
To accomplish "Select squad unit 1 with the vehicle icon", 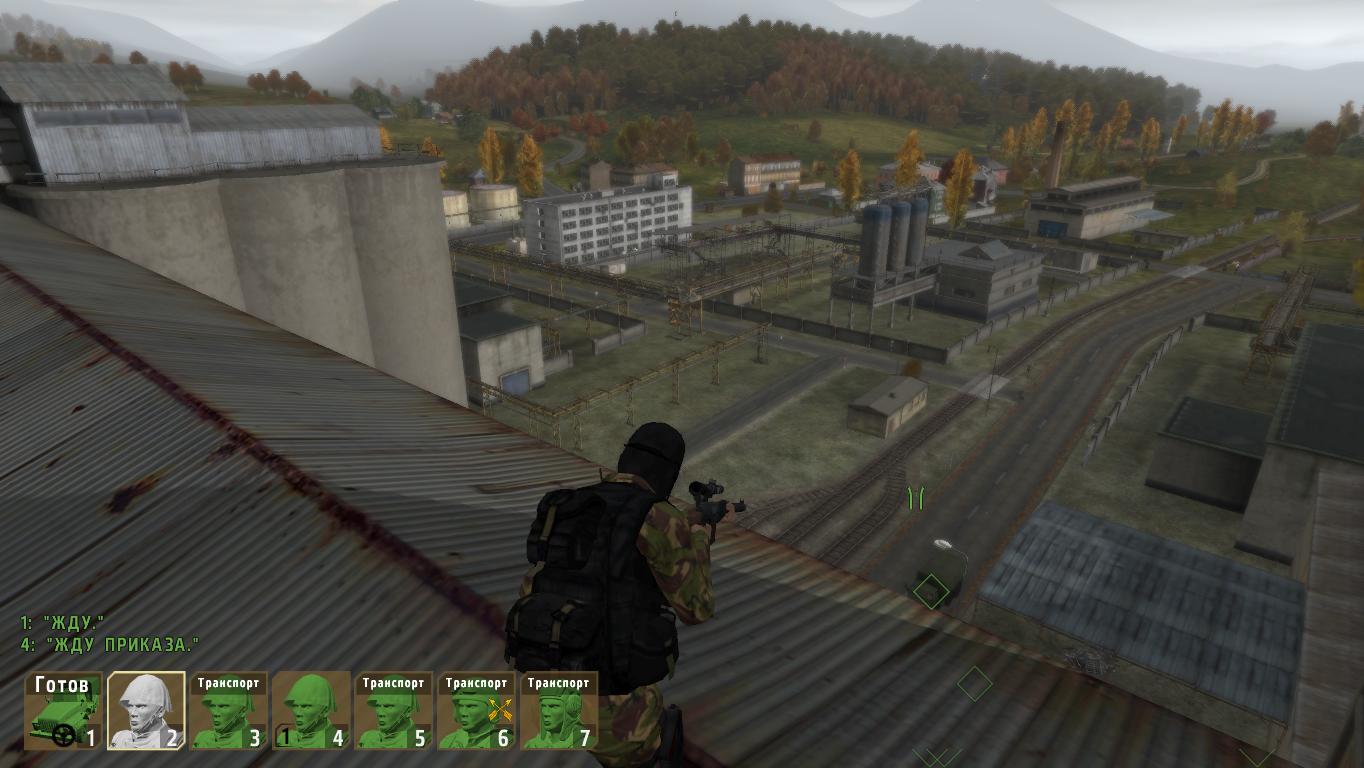I will (x=64, y=711).
